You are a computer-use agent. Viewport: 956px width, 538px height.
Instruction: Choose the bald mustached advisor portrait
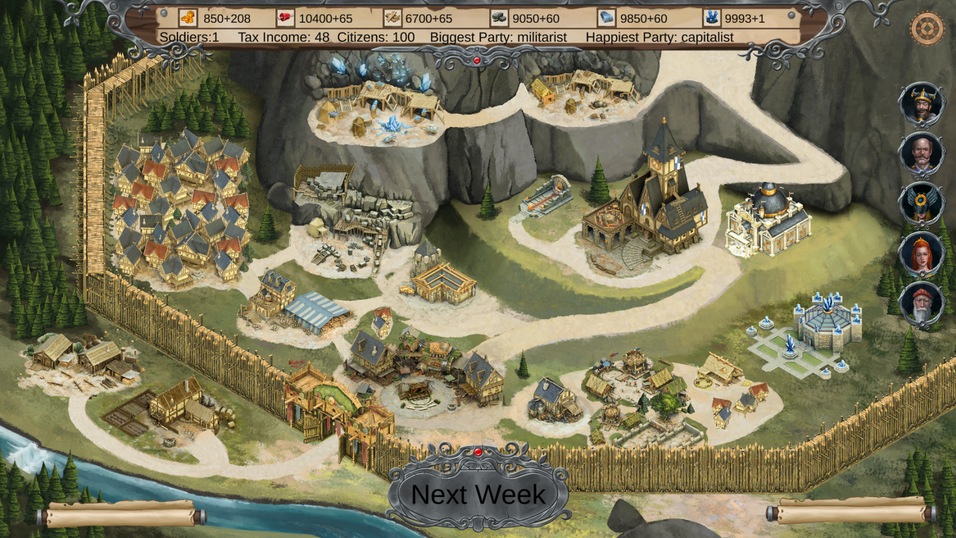[921, 153]
